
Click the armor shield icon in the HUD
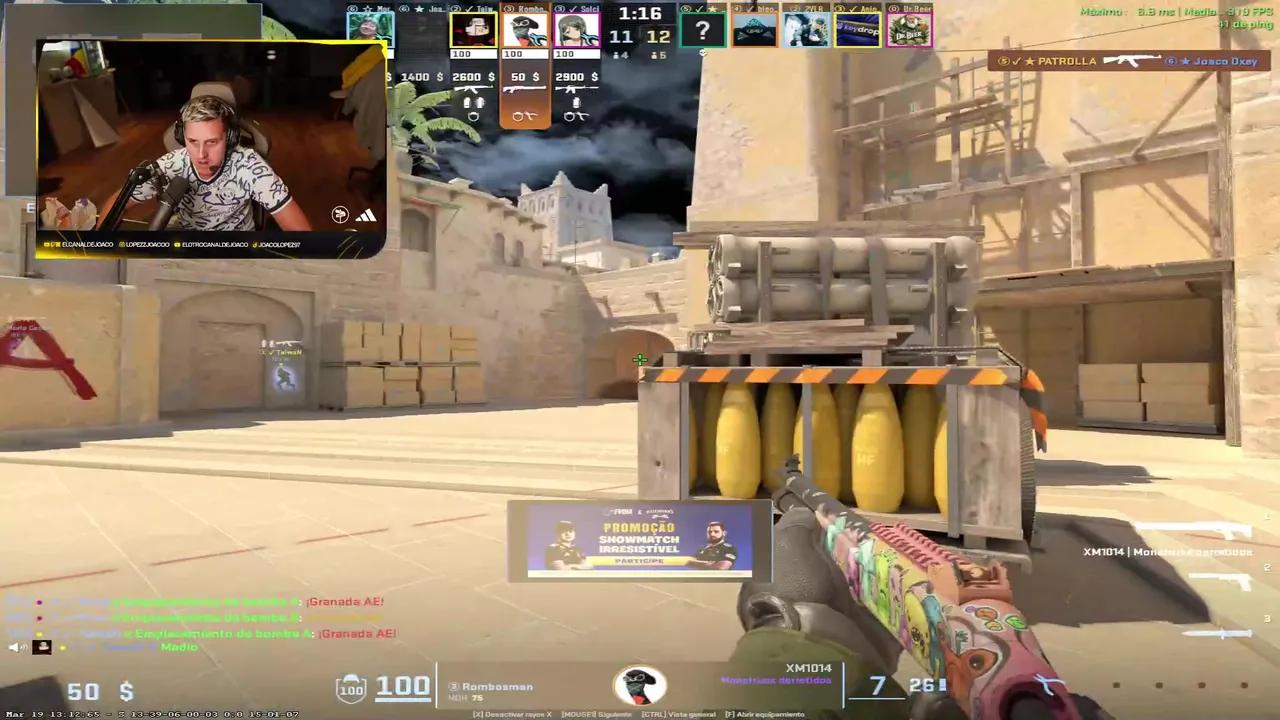coord(350,687)
